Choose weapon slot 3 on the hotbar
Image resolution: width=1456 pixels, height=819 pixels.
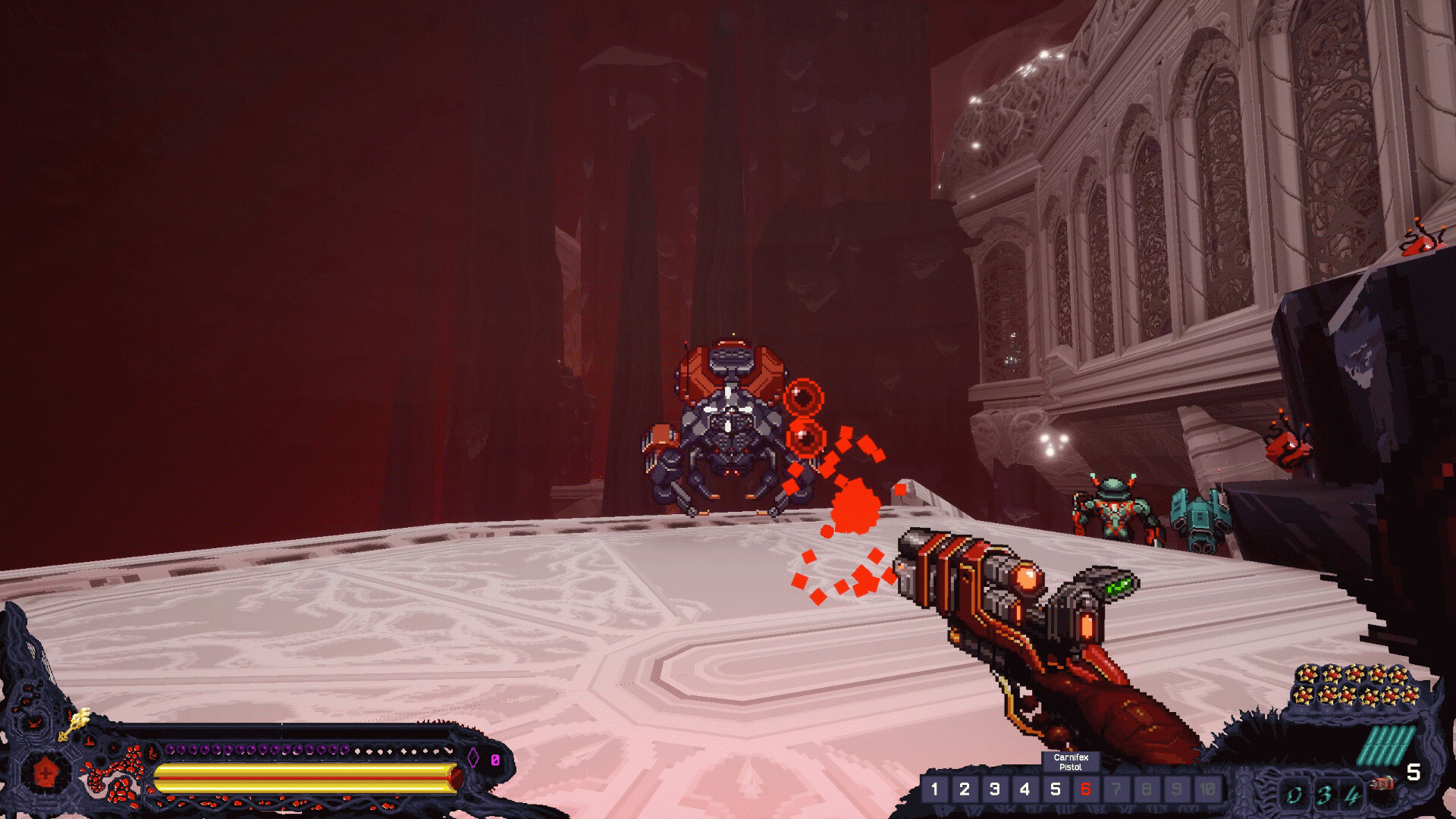pyautogui.click(x=995, y=789)
